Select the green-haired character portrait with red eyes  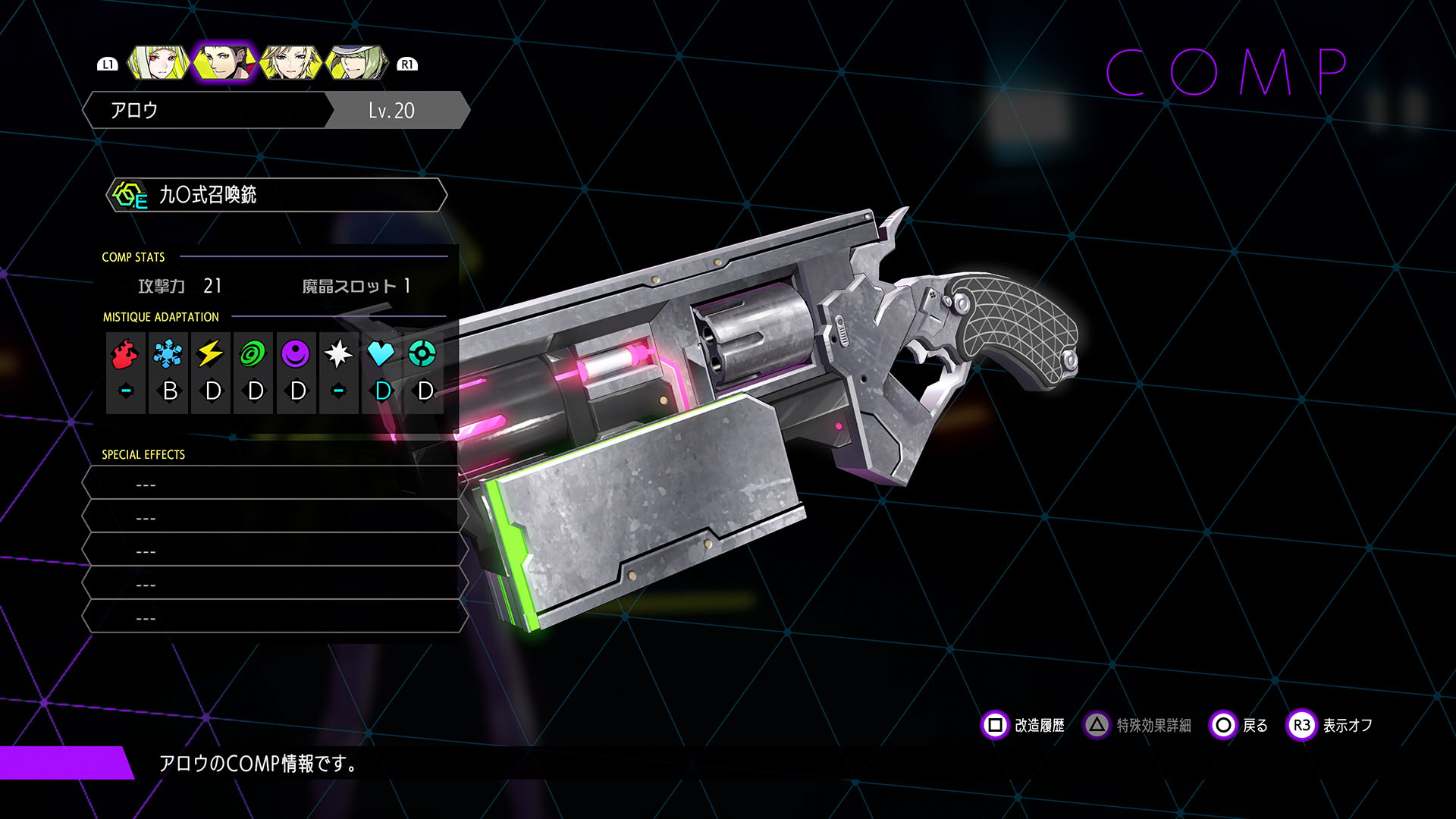pyautogui.click(x=158, y=64)
